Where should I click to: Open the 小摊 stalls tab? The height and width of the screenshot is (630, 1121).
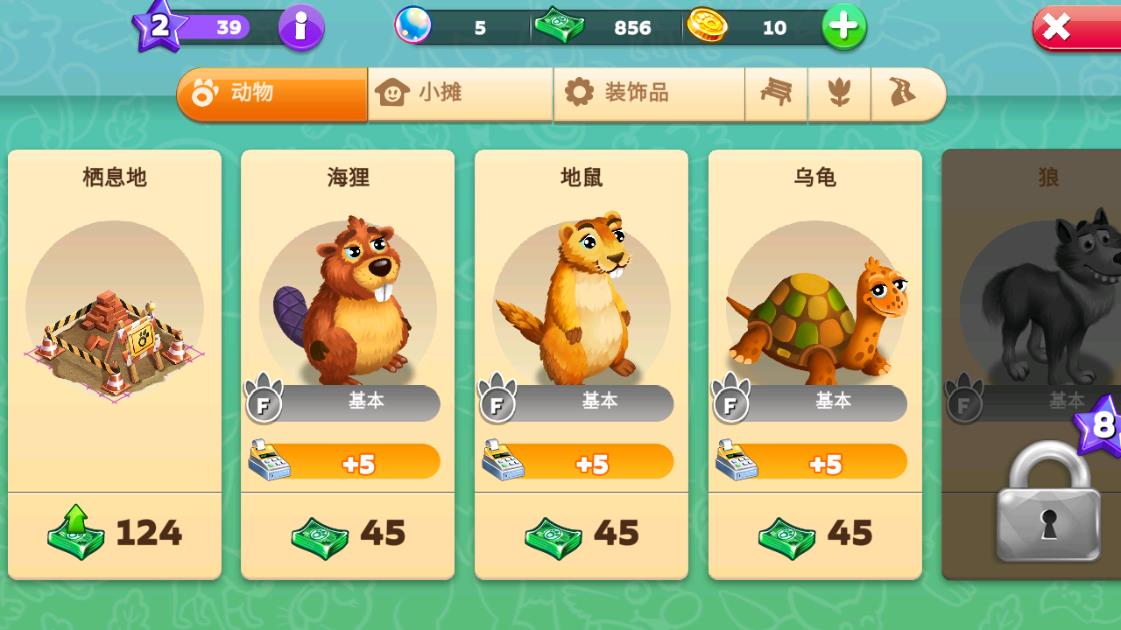point(460,94)
